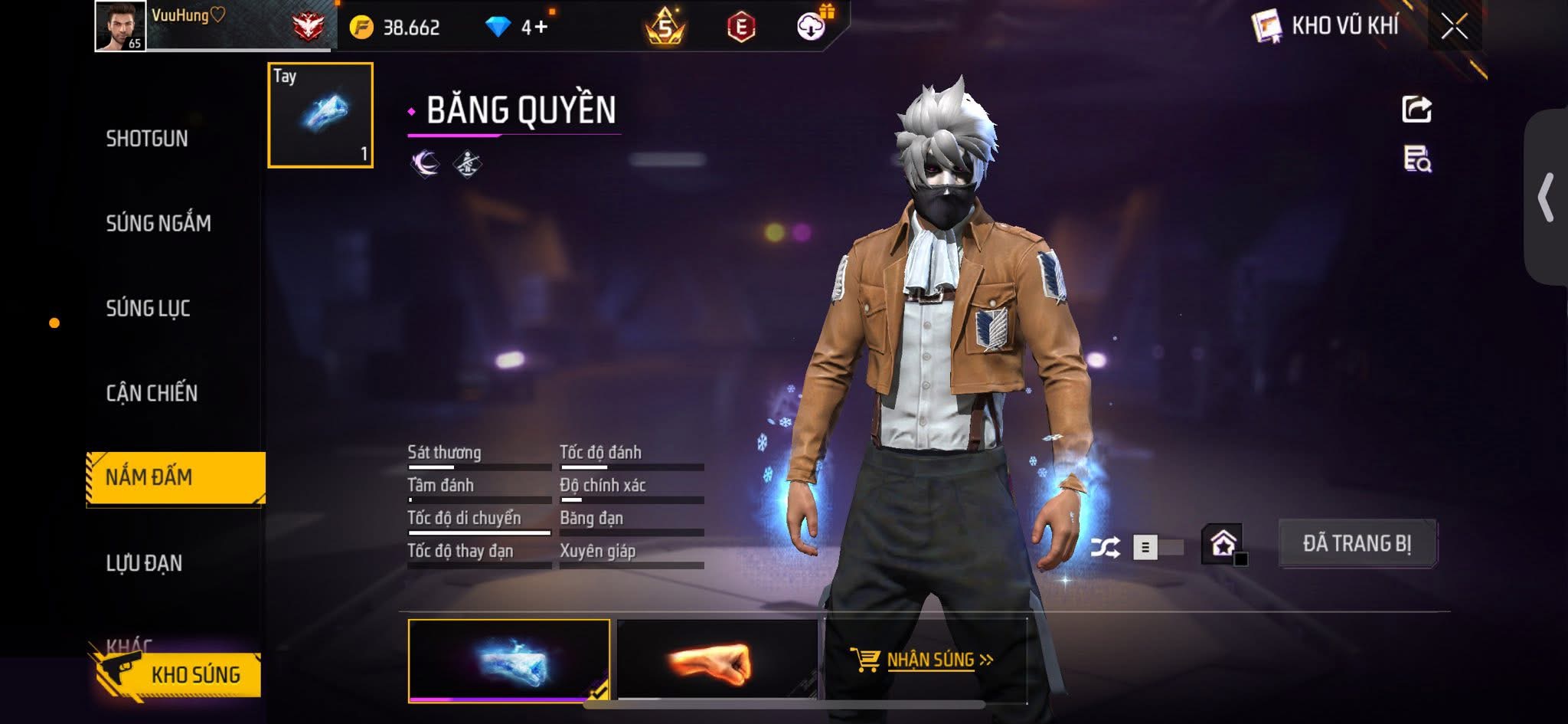Switch to the SHOTGUN category
The height and width of the screenshot is (724, 1568).
click(147, 139)
